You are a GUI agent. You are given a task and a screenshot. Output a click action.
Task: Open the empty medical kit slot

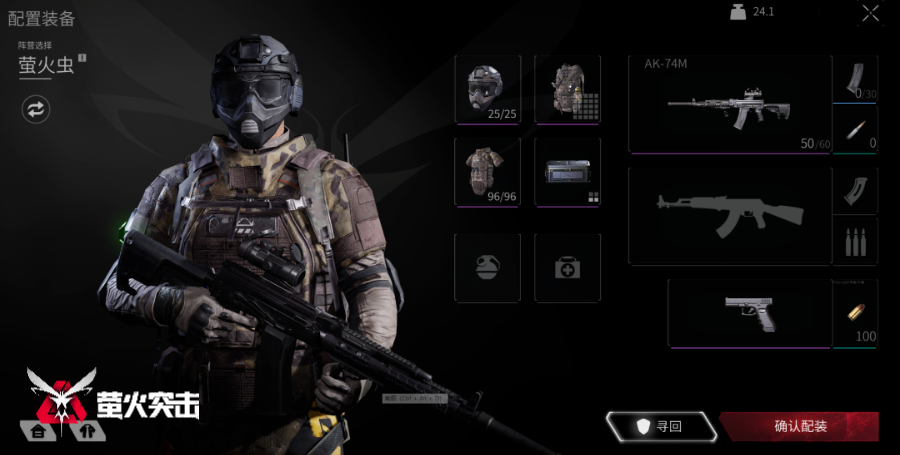(567, 267)
